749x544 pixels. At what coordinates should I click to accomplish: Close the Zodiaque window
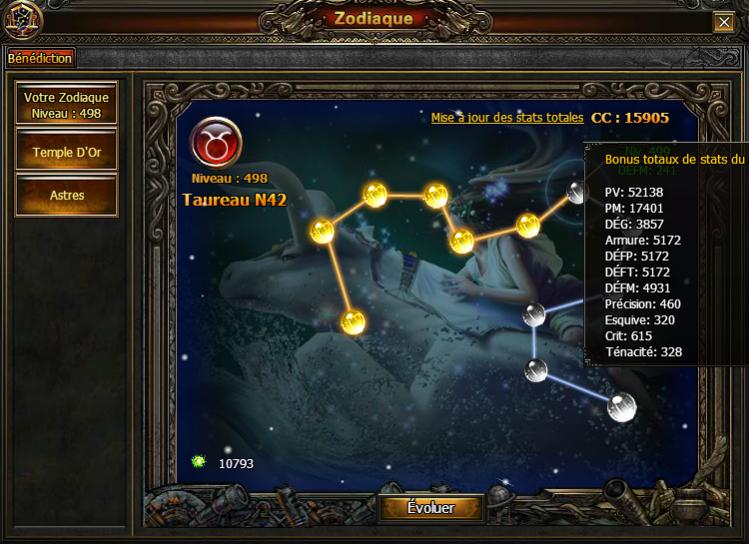(723, 22)
